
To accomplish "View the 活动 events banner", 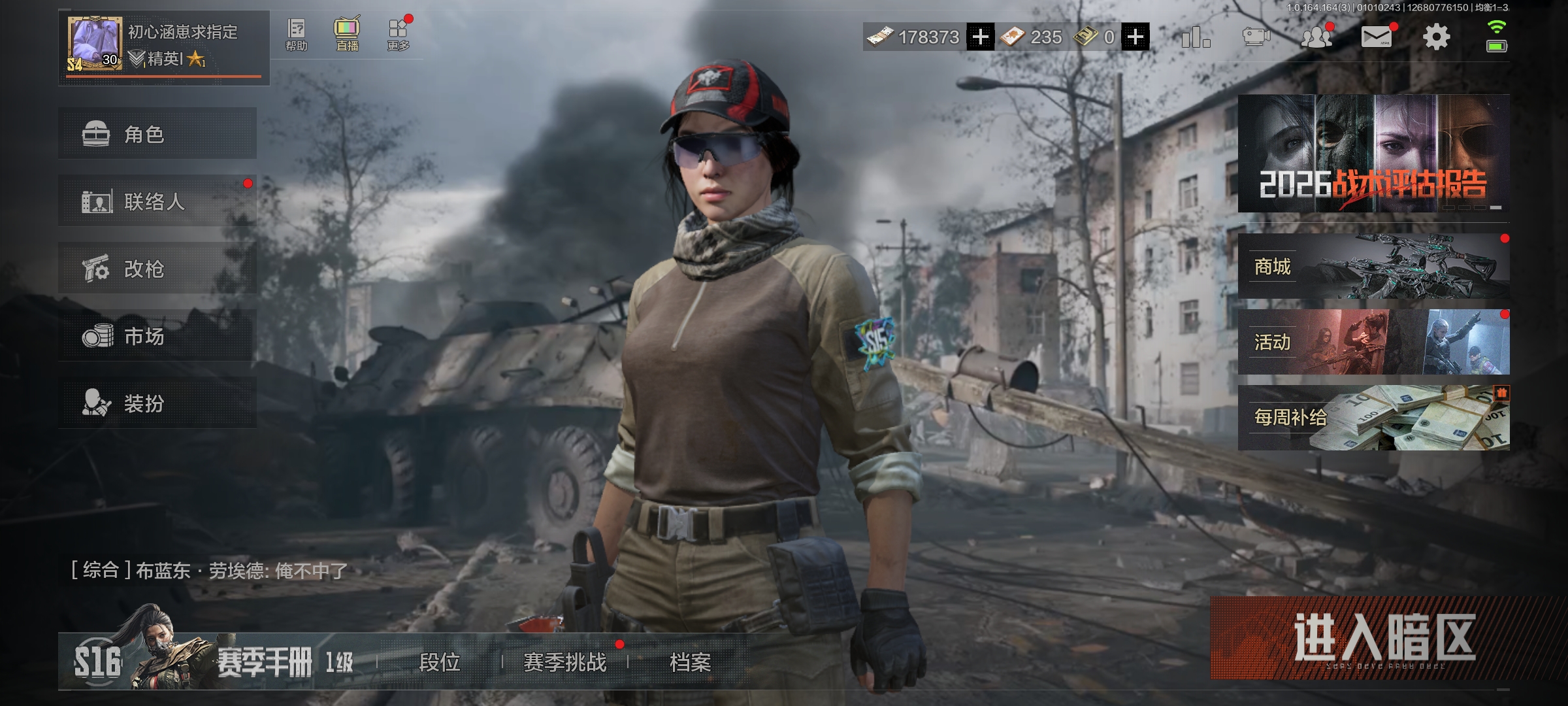I will point(1373,342).
